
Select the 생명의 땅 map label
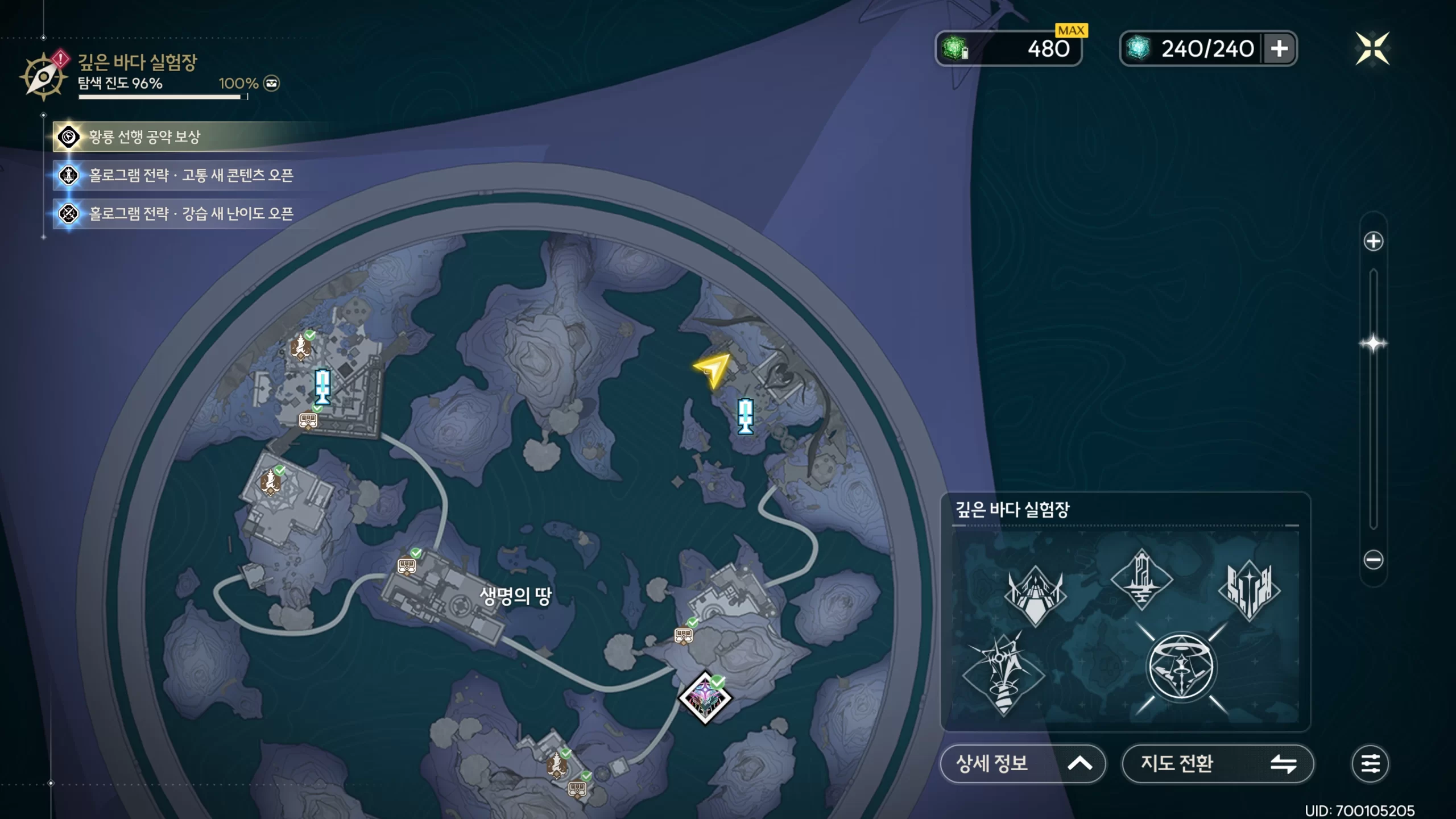tap(515, 596)
